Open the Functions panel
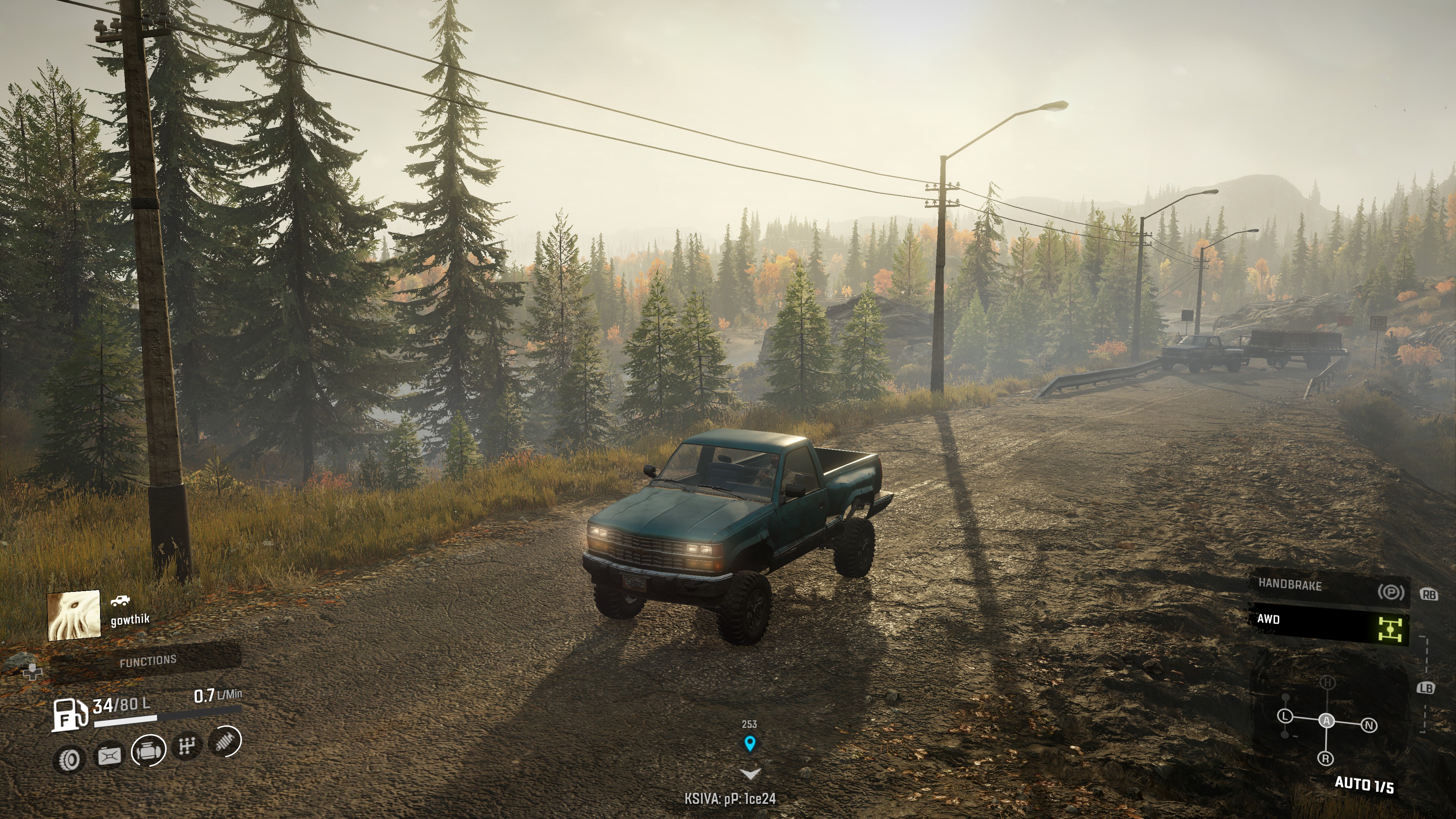 click(x=147, y=661)
